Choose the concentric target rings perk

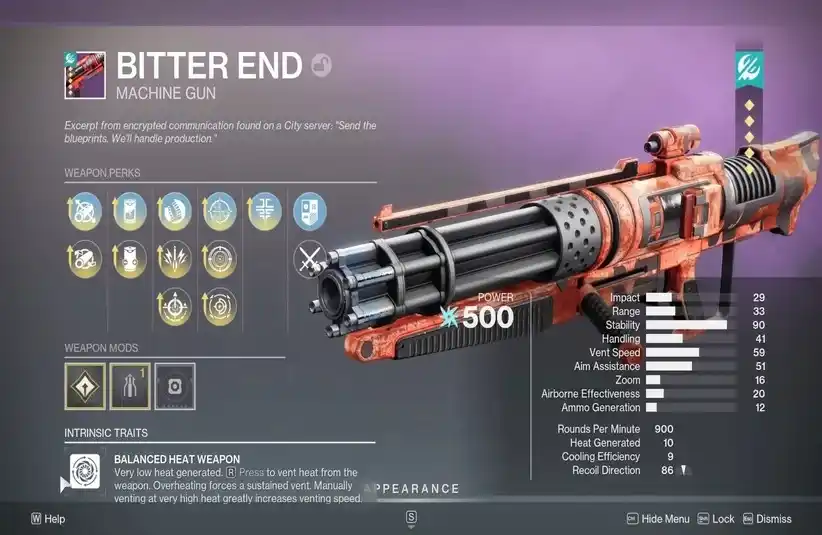[220, 258]
